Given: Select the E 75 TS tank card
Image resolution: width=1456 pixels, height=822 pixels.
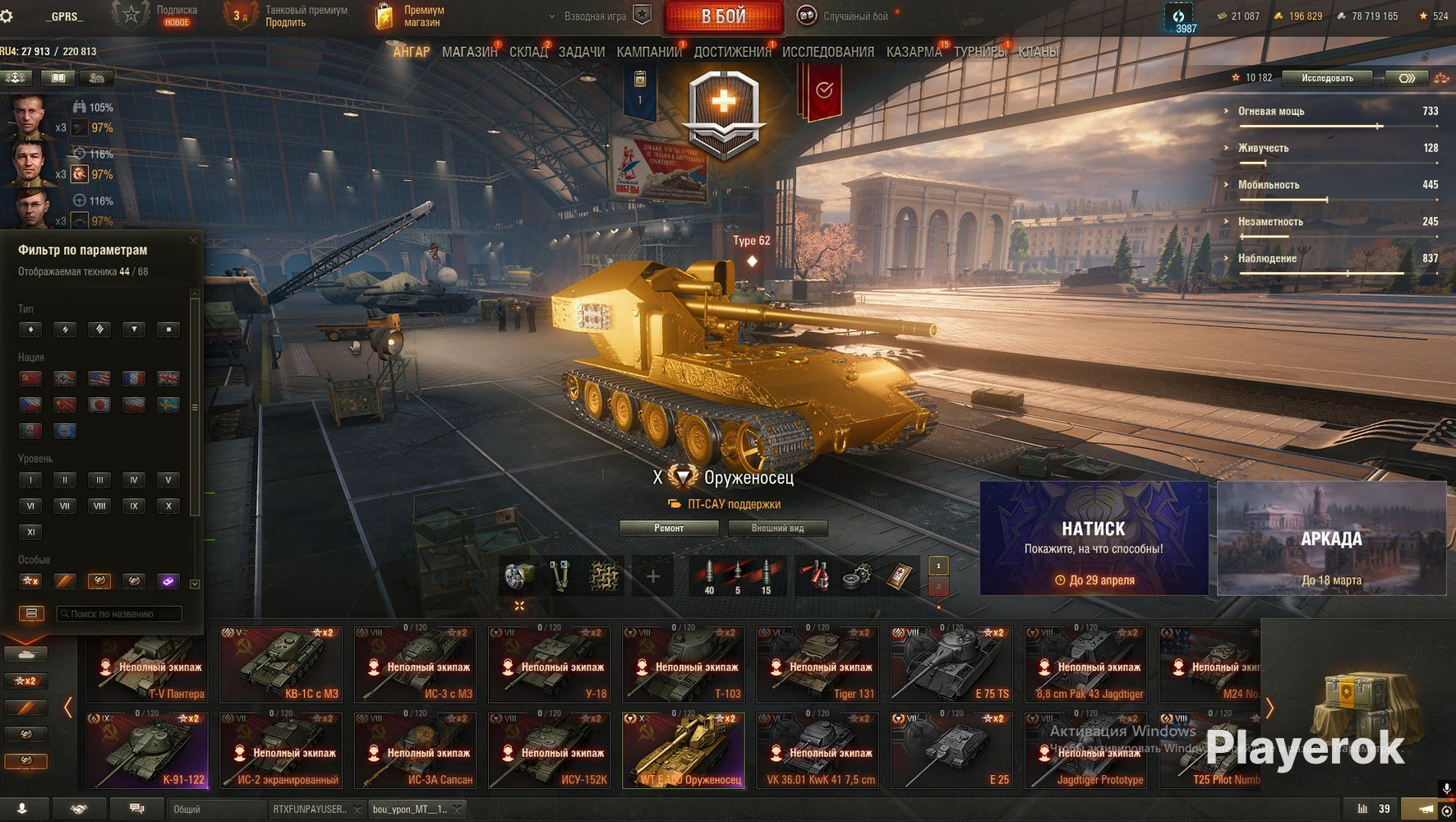Looking at the screenshot, I should (951, 664).
